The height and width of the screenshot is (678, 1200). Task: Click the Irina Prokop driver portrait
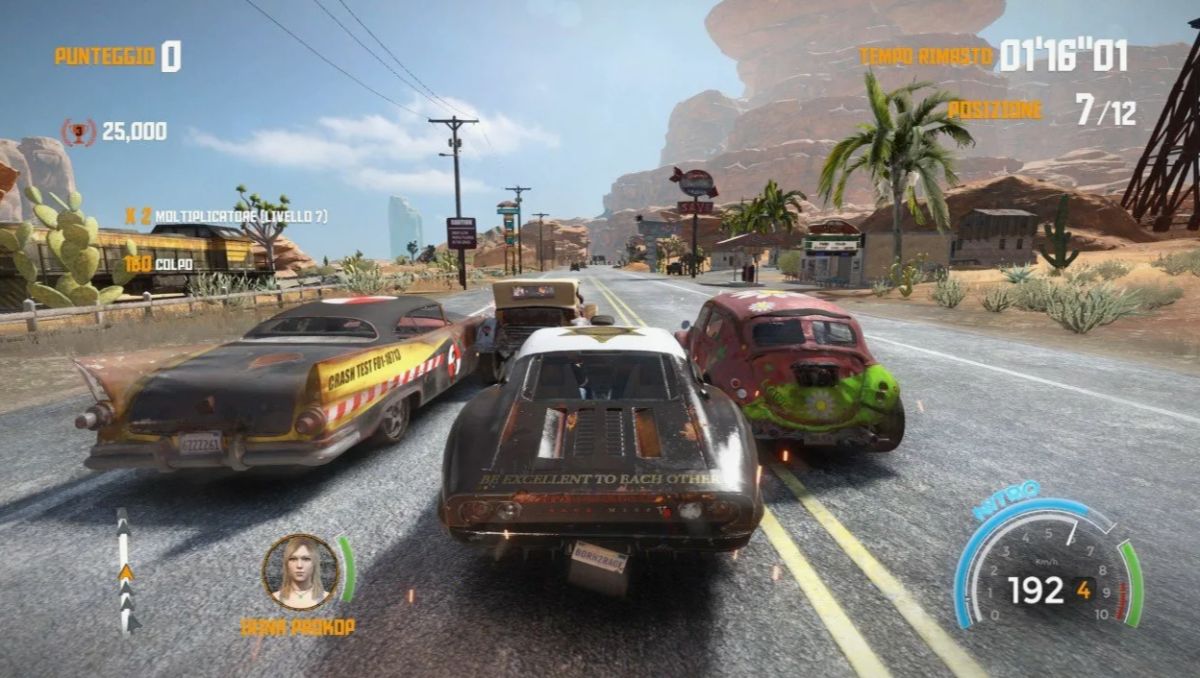300,571
